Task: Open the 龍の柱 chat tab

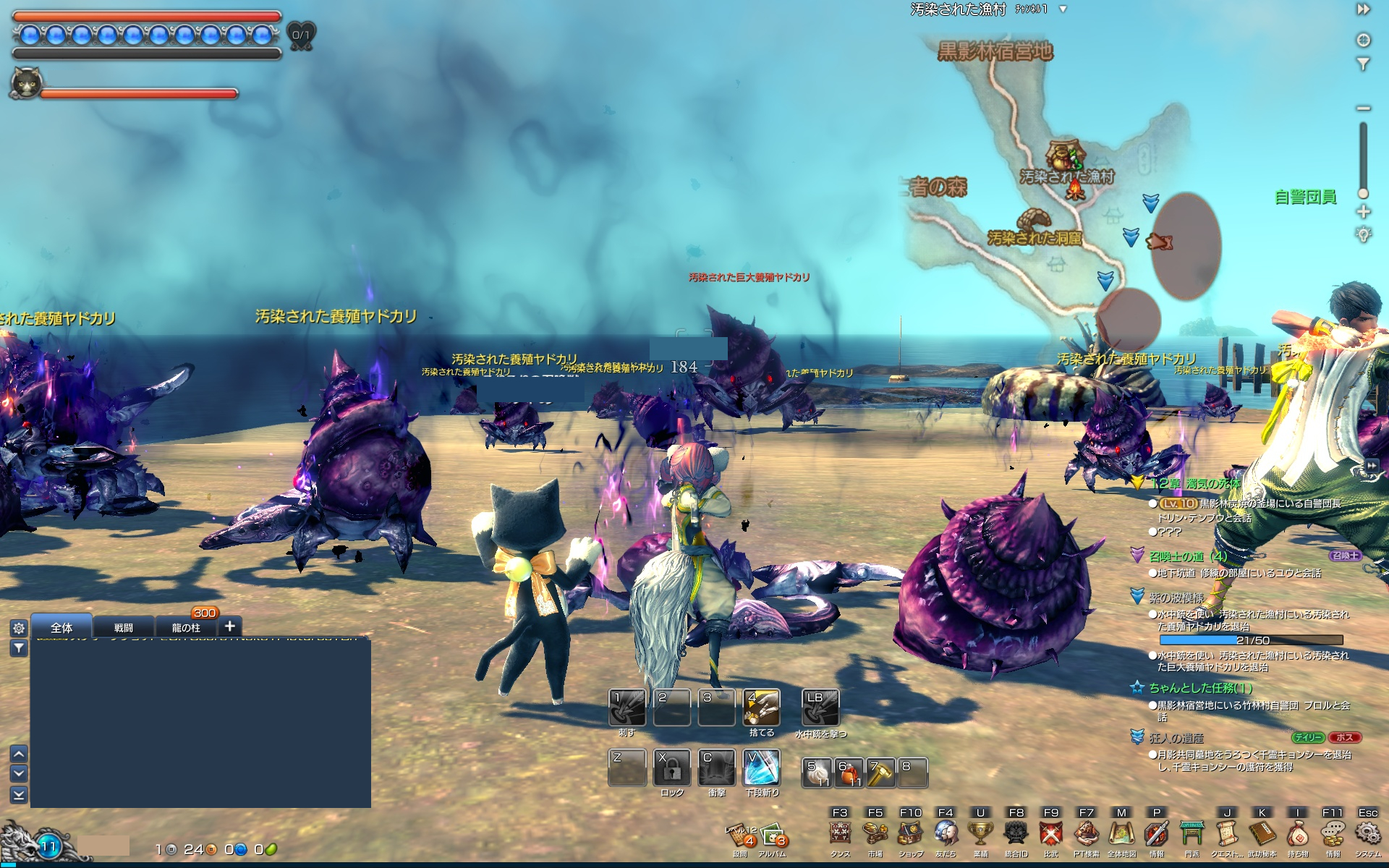Action: [x=186, y=627]
